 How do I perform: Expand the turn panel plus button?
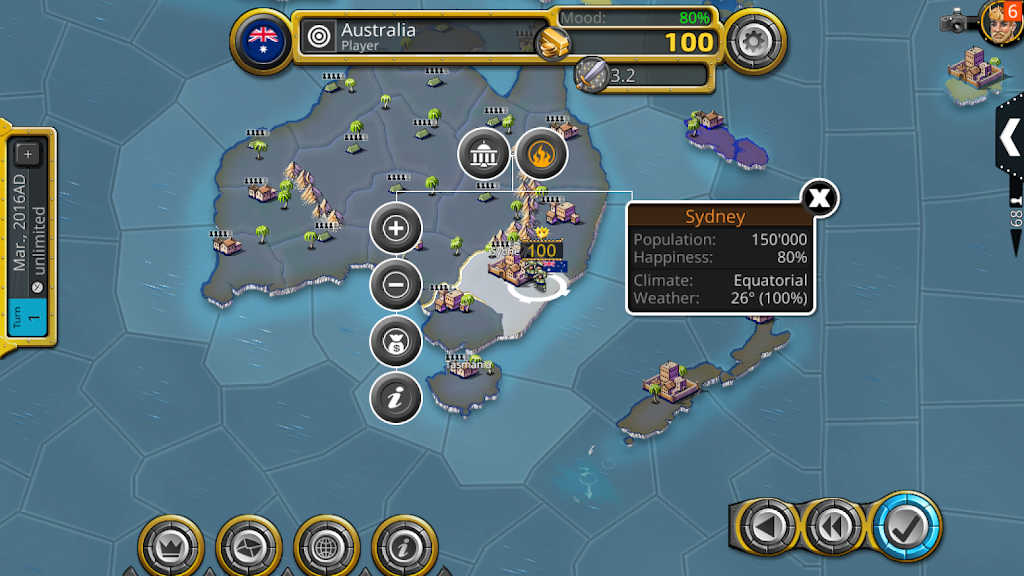pyautogui.click(x=27, y=154)
